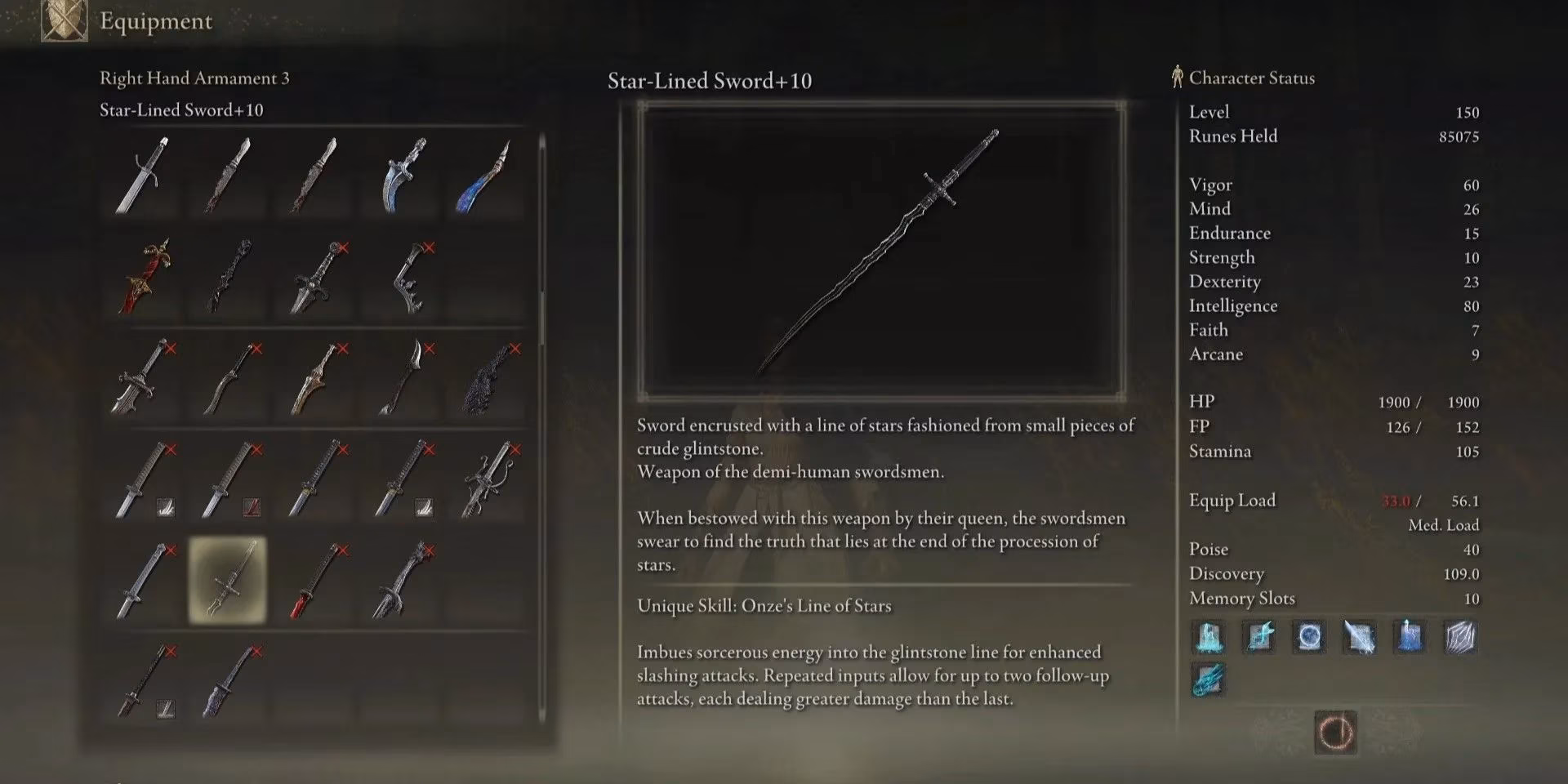Select the blue-tinted katana in the bottom row
This screenshot has height=784, width=1568.
pyautogui.click(x=226, y=679)
